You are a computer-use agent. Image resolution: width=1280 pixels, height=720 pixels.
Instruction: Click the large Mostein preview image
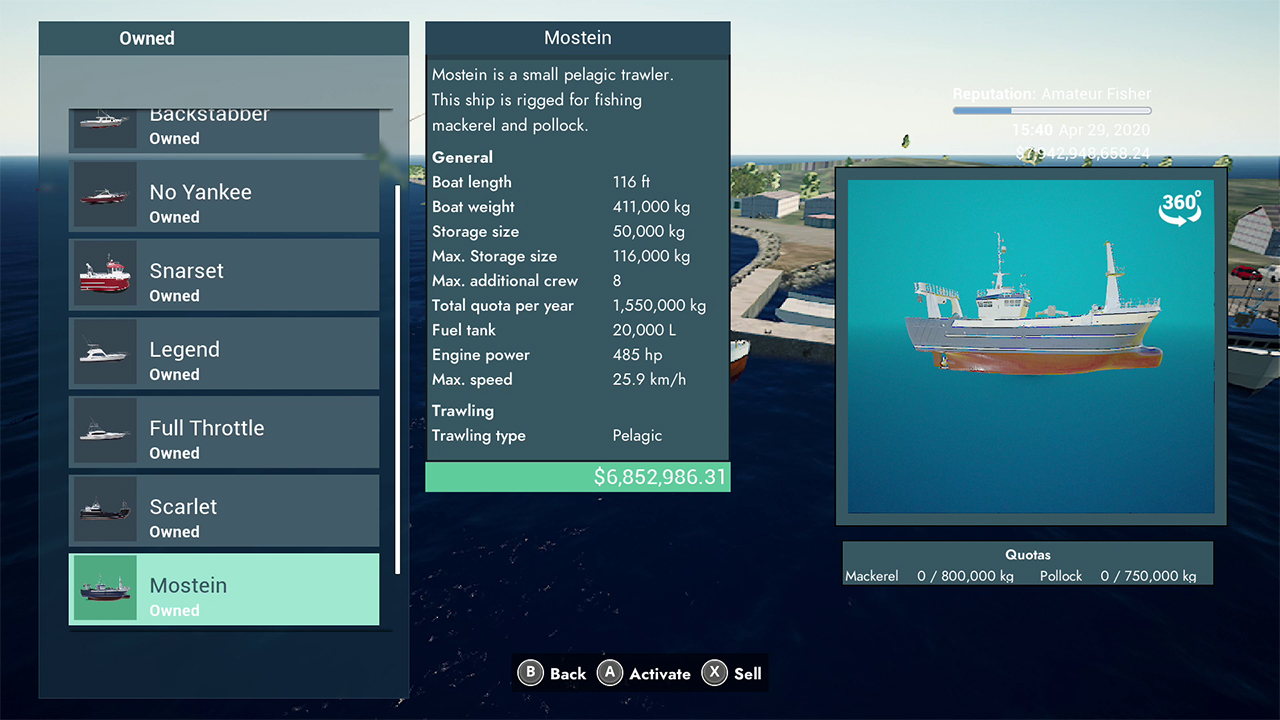1029,345
